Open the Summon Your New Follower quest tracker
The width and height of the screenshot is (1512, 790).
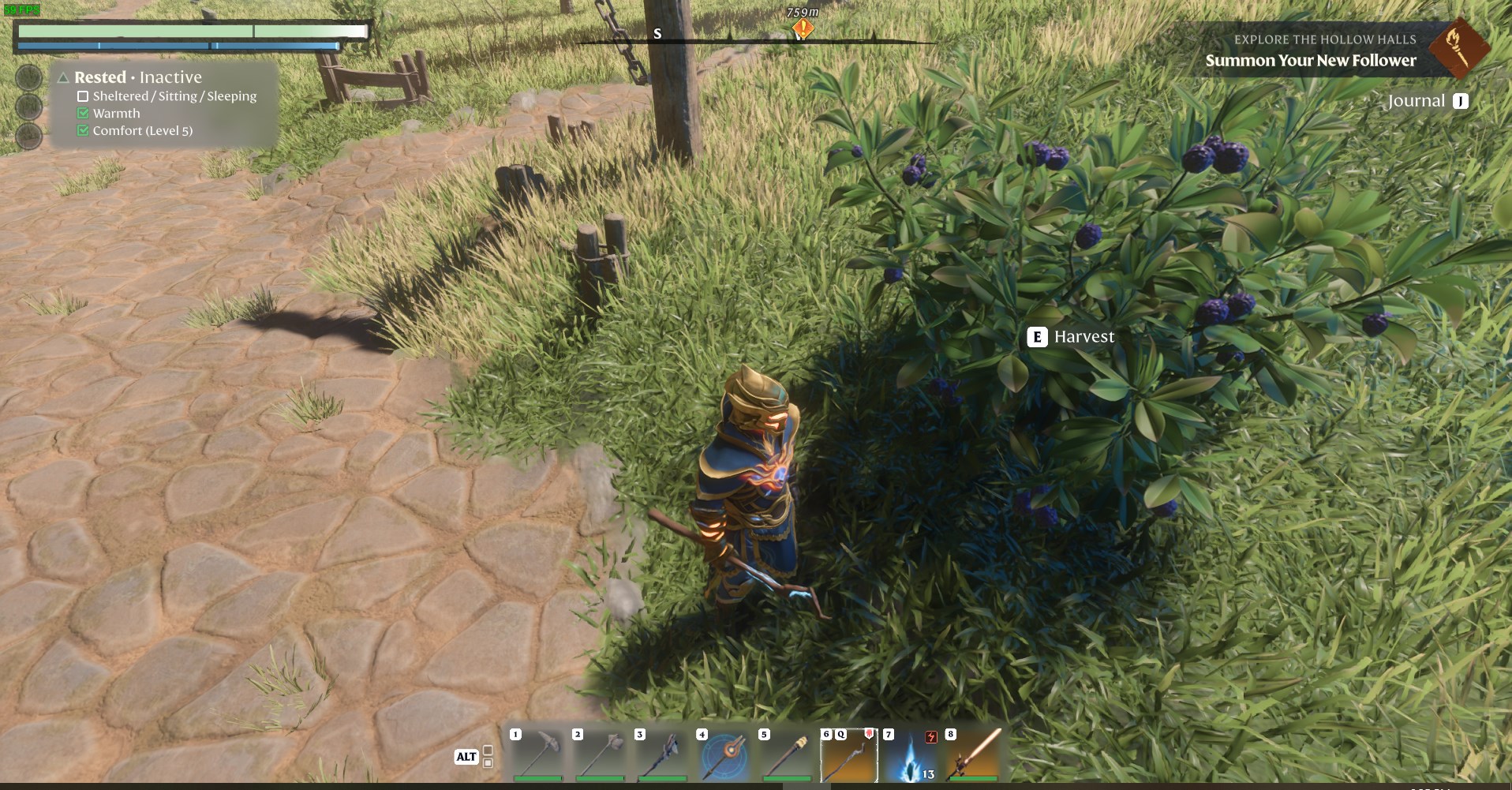(x=1310, y=60)
